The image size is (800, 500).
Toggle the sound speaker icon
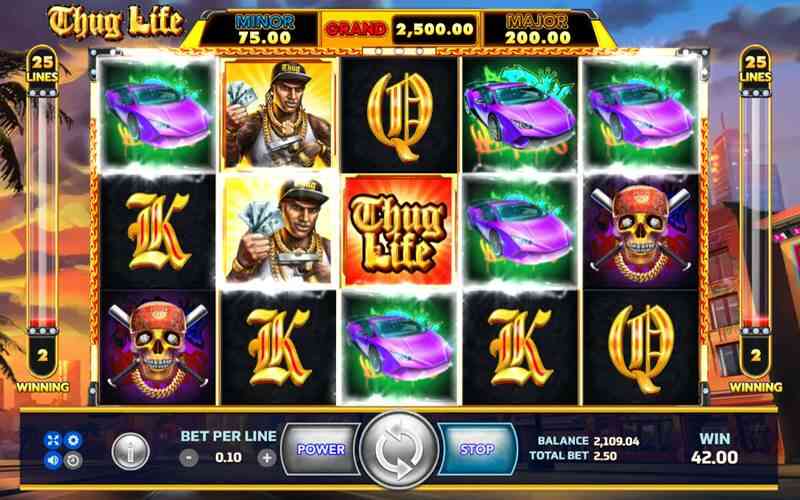pyautogui.click(x=53, y=460)
